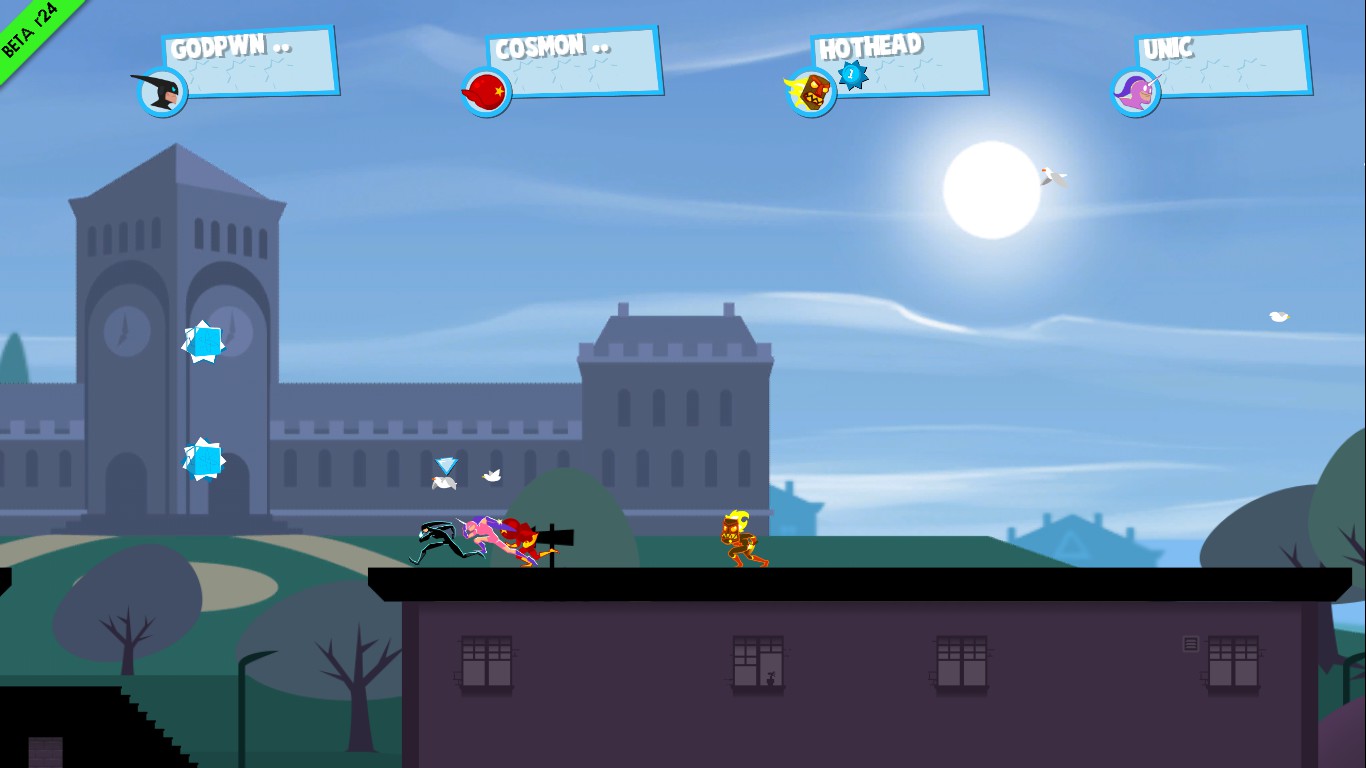Click Hothead's flaming head portrait
The image size is (1366, 768).
tap(812, 92)
